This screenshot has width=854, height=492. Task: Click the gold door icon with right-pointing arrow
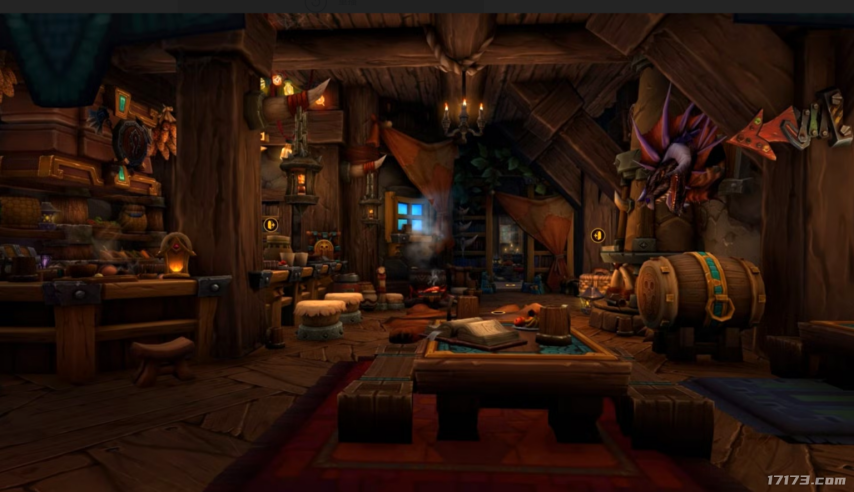(x=270, y=225)
